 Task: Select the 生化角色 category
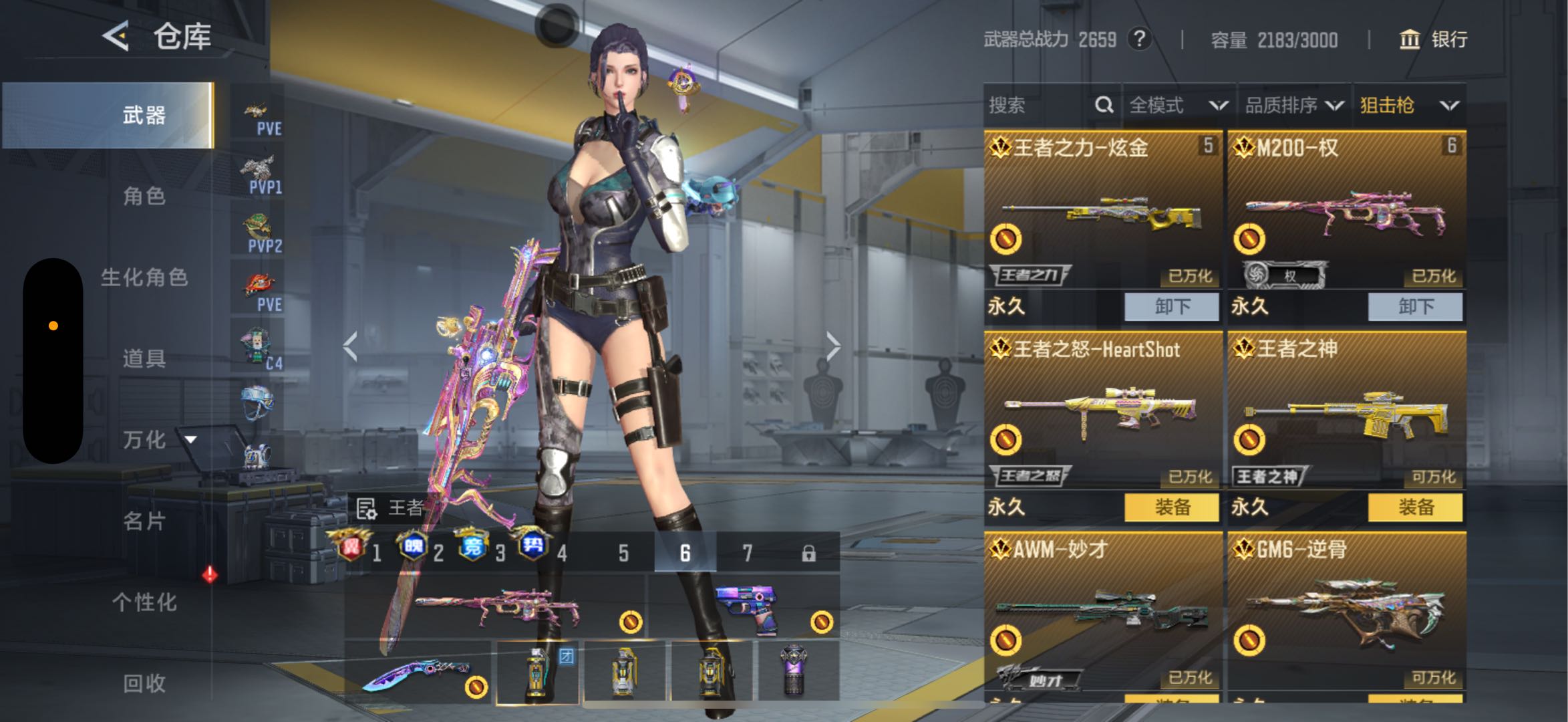coord(144,277)
